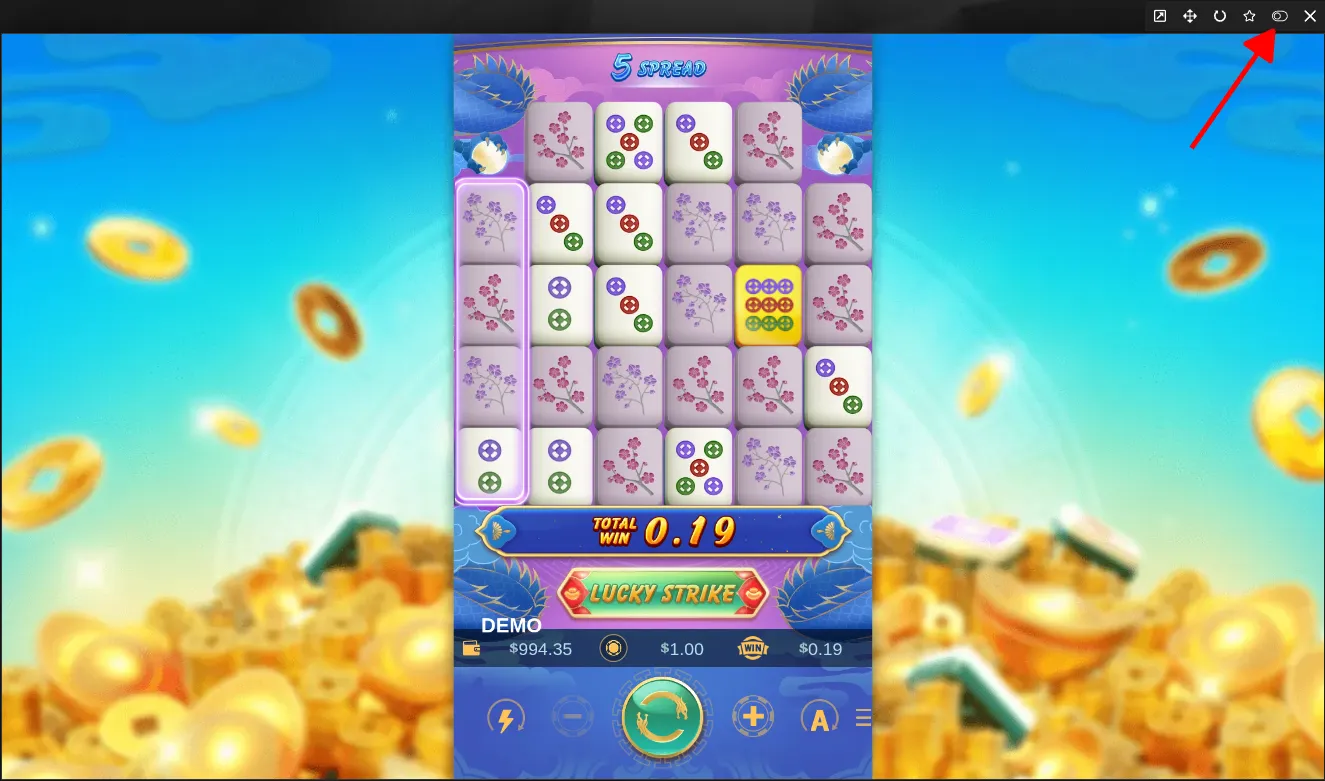Add the game to favorites with the star

coord(1249,16)
